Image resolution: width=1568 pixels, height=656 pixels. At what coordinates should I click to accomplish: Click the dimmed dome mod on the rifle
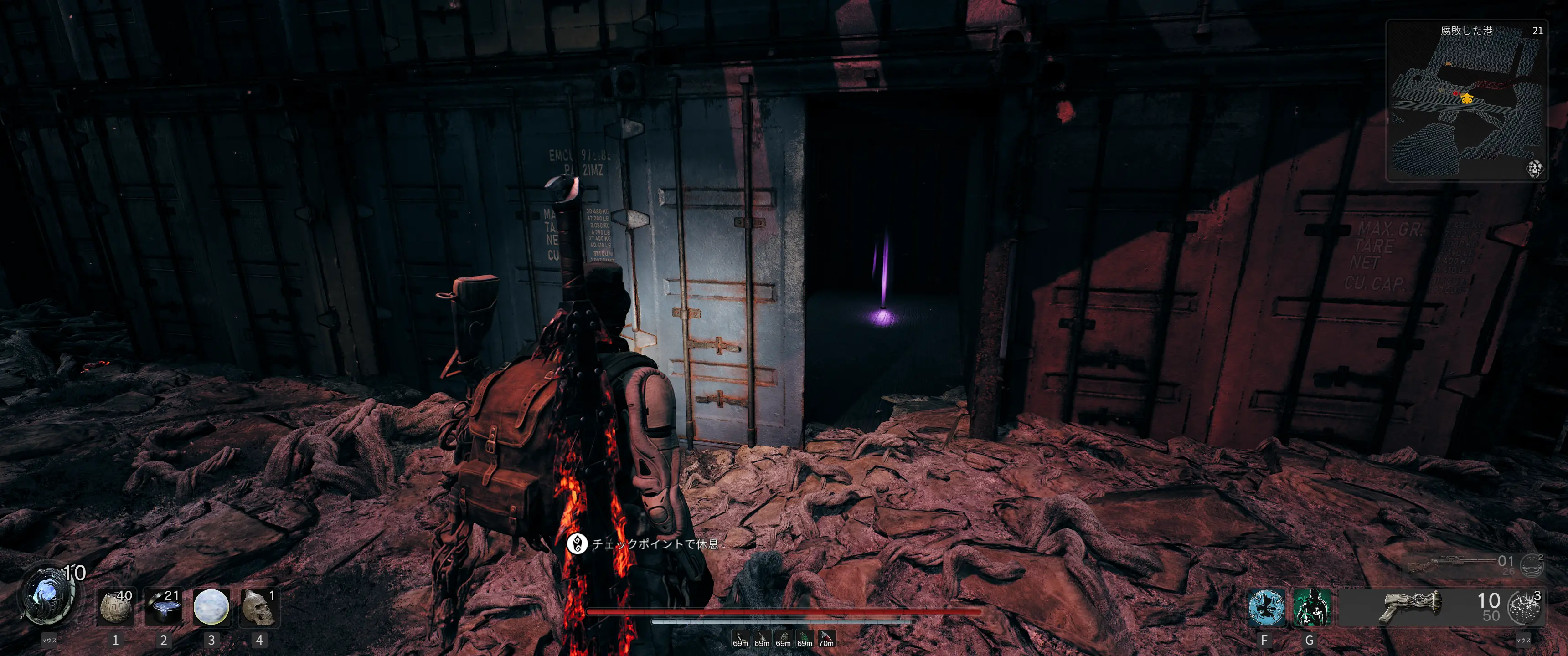pos(1531,566)
